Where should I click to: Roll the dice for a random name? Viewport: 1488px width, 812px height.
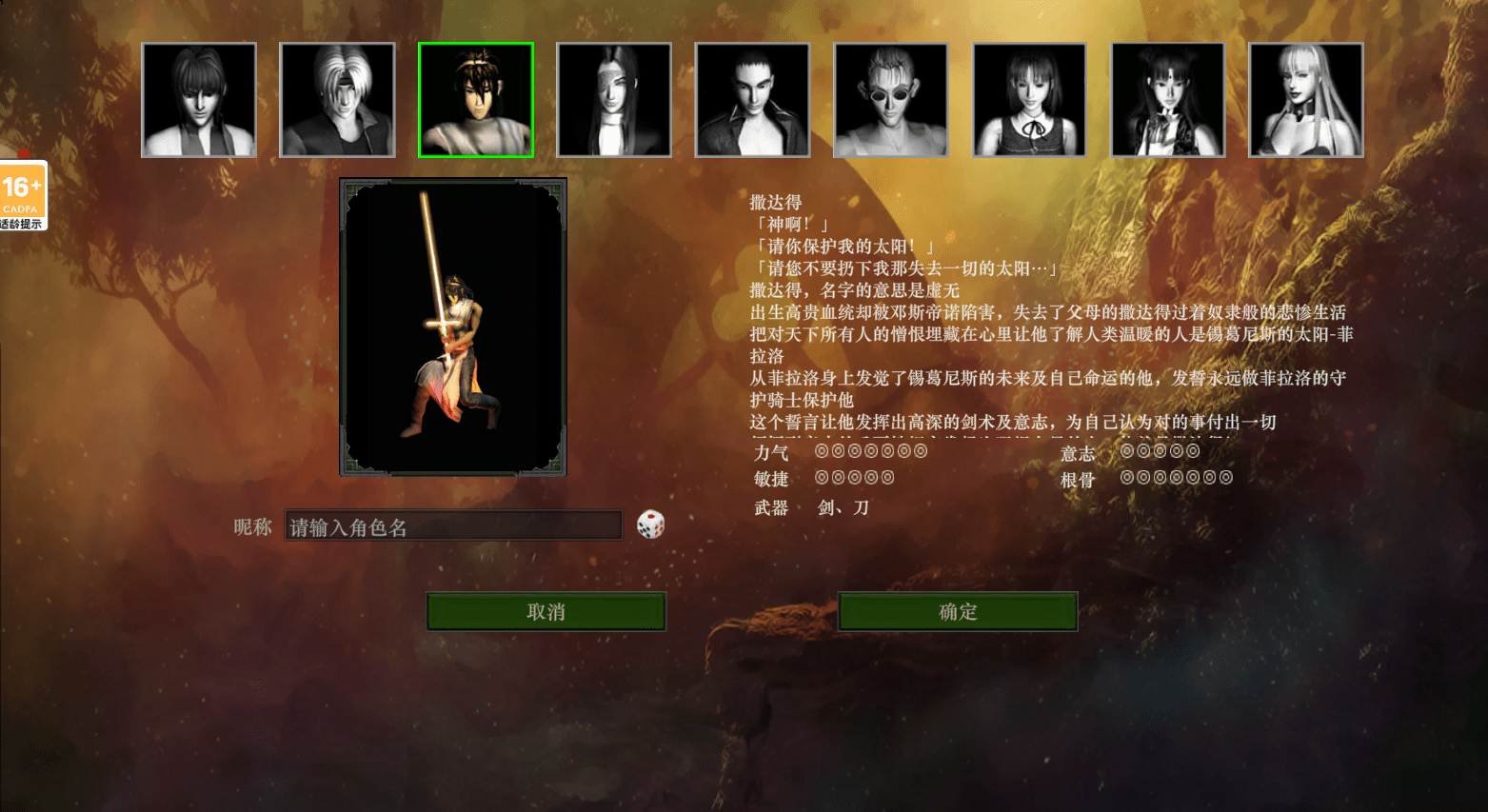tap(650, 525)
